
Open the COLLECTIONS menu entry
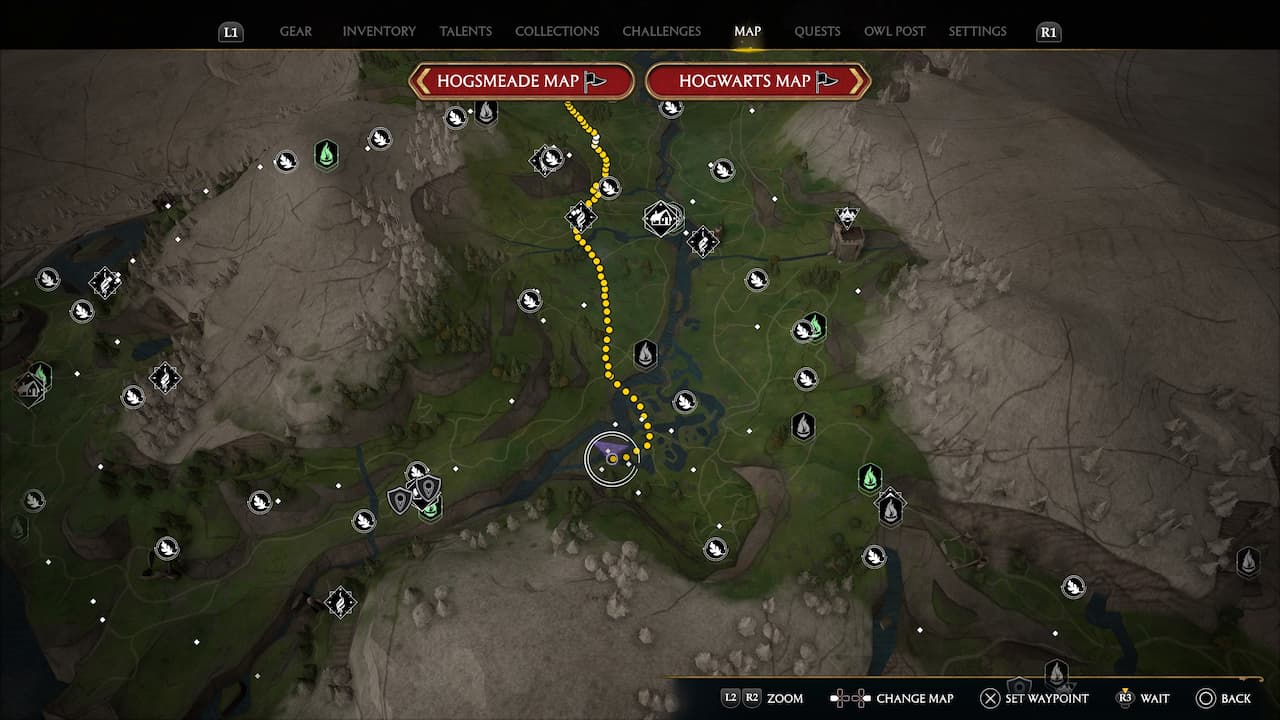click(x=557, y=31)
